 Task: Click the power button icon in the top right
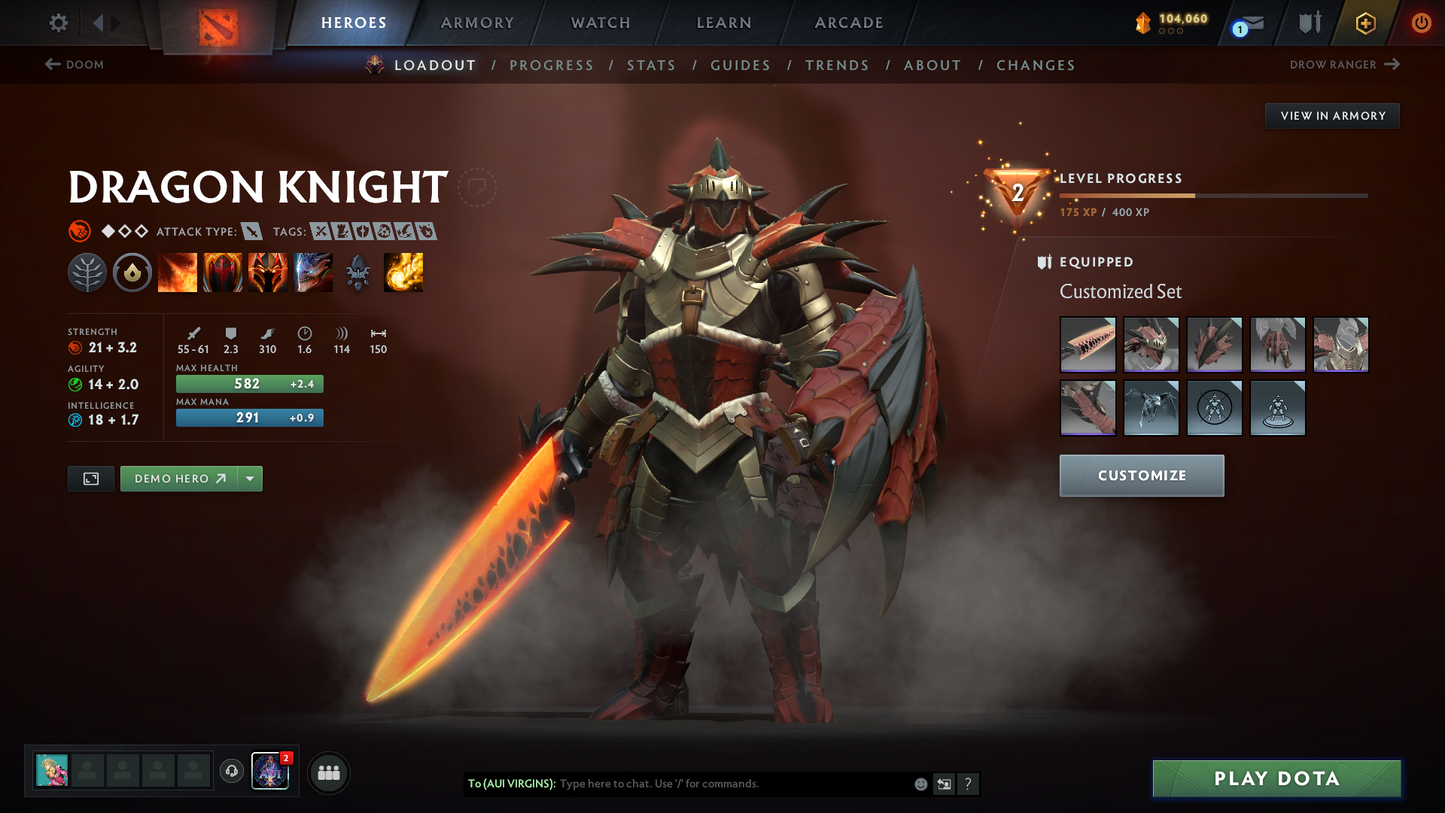[1421, 22]
